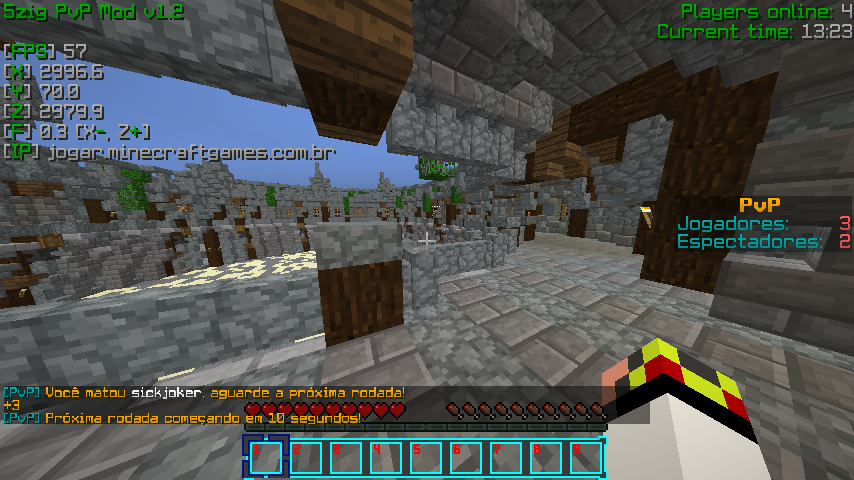Image resolution: width=854 pixels, height=480 pixels.
Task: Choose hotbar slot number 8
Action: [545, 457]
